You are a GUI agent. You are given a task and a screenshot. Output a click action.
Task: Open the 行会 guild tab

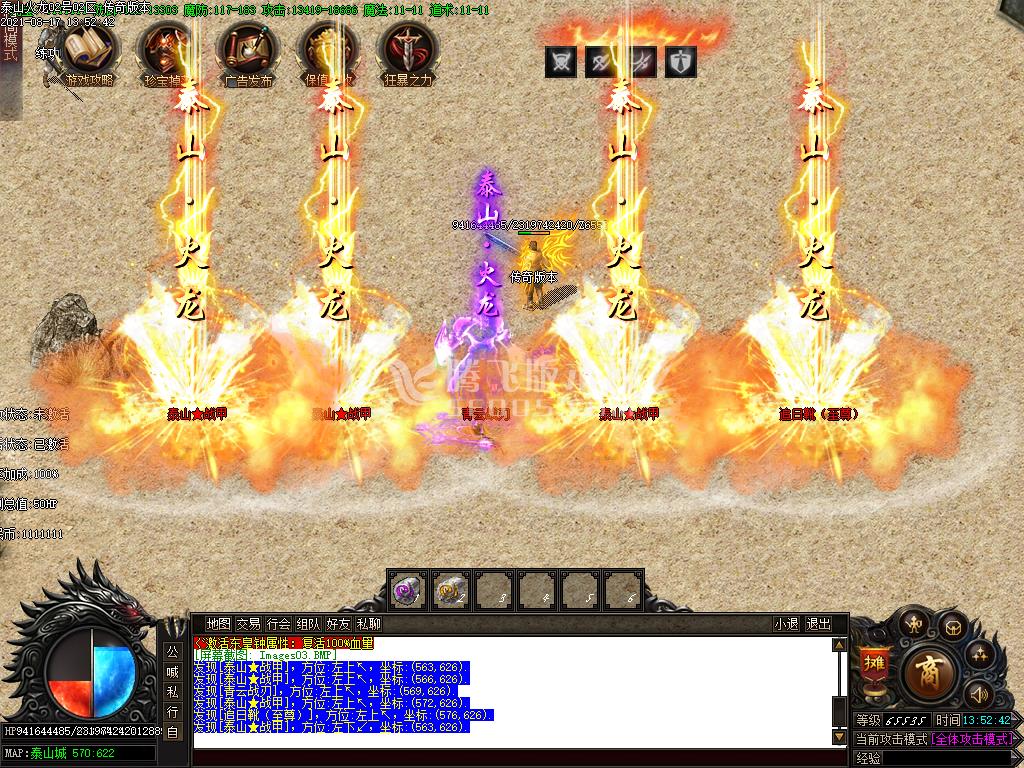279,624
